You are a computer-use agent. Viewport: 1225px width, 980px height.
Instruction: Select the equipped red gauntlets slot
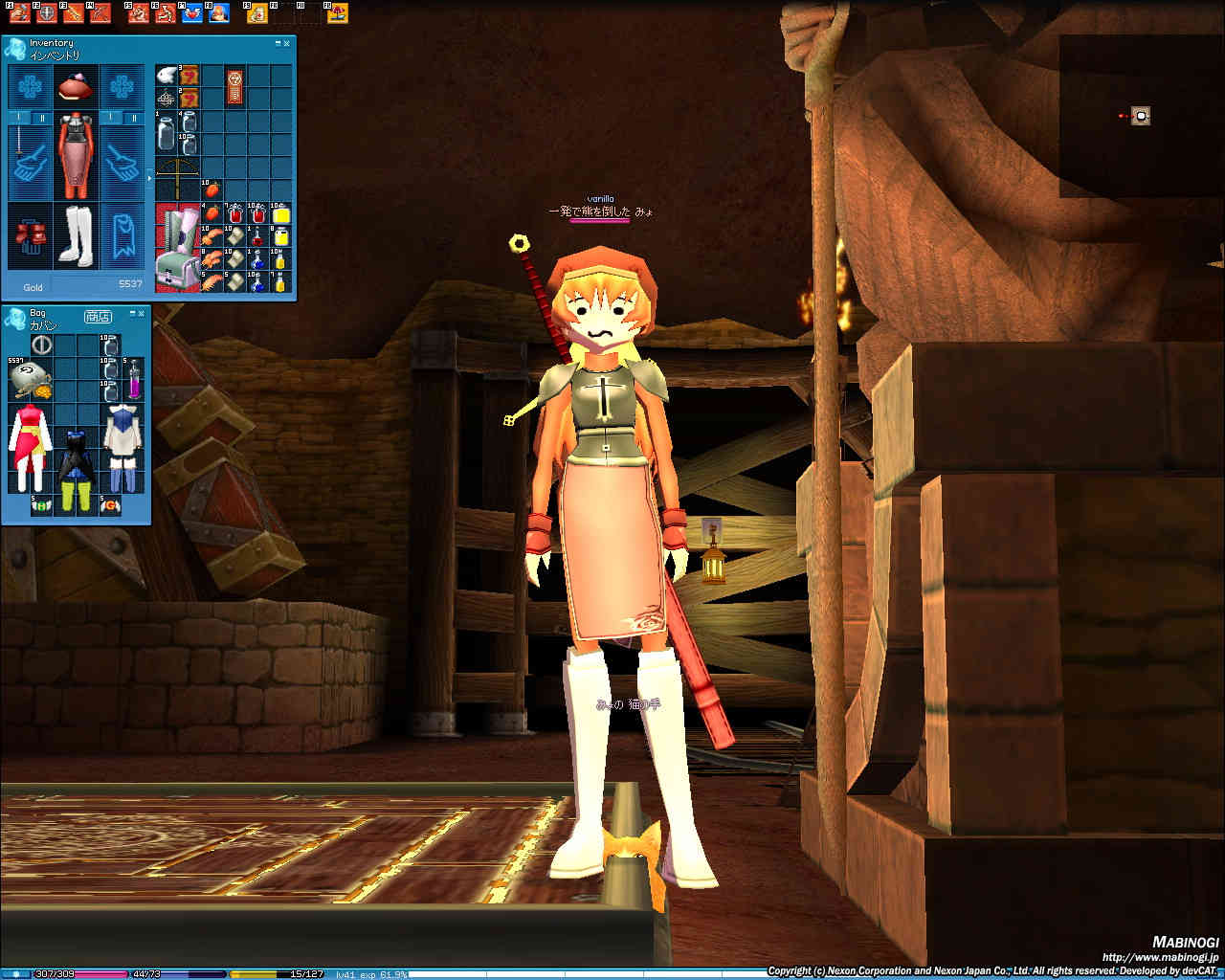(x=31, y=235)
